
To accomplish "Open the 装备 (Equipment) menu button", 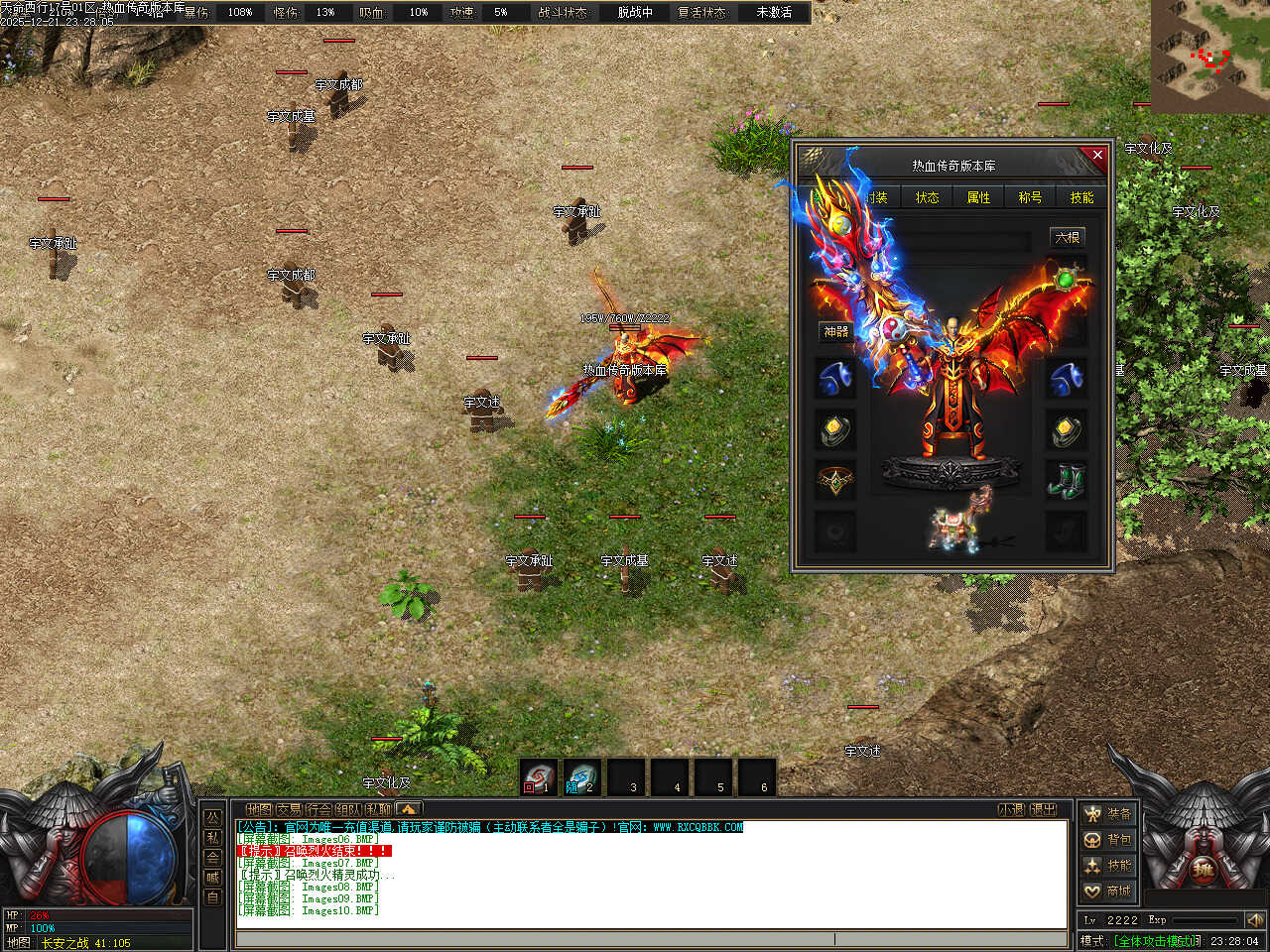I will tap(1107, 814).
